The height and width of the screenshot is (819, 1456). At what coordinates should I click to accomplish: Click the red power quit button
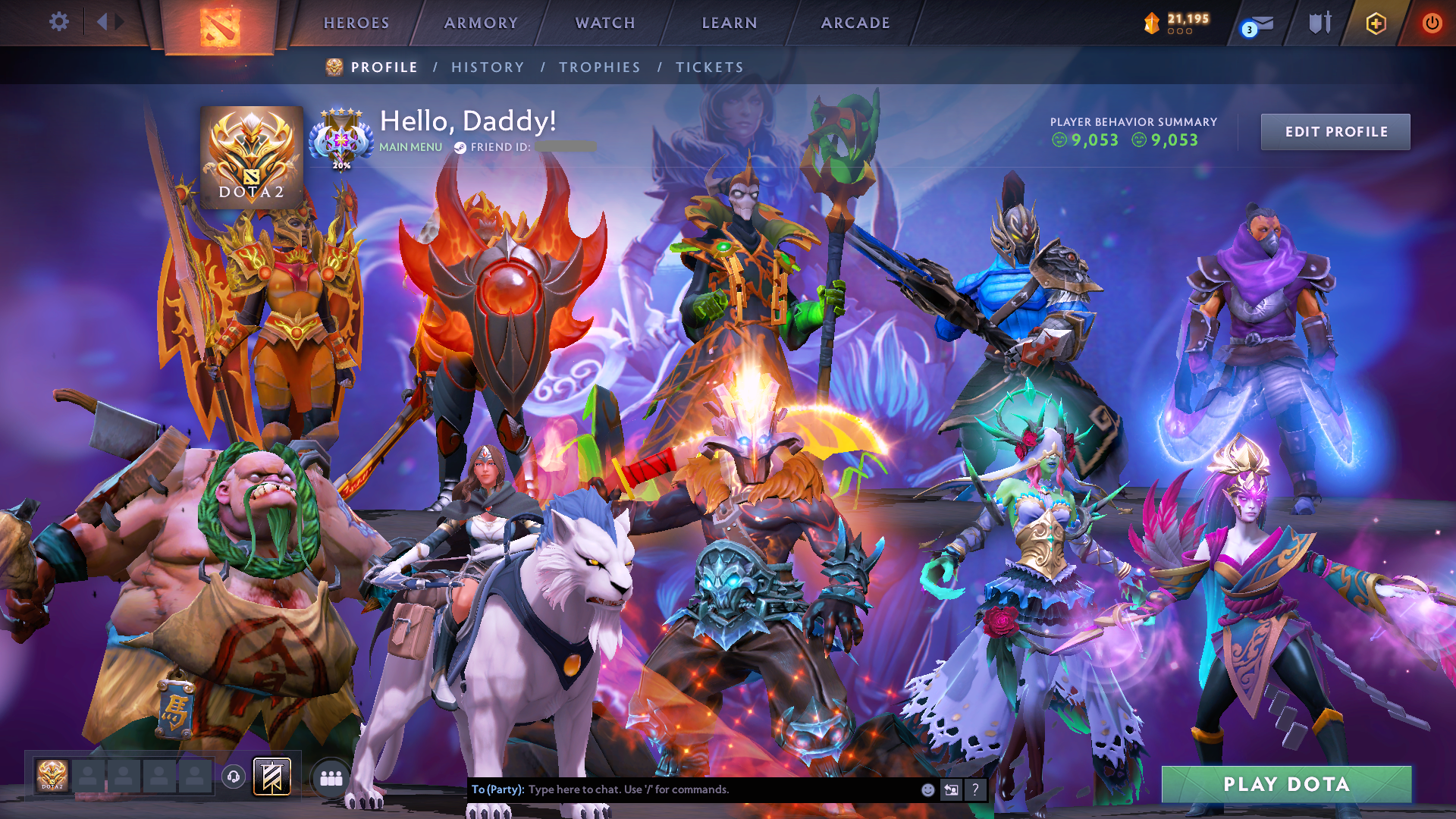point(1432,24)
